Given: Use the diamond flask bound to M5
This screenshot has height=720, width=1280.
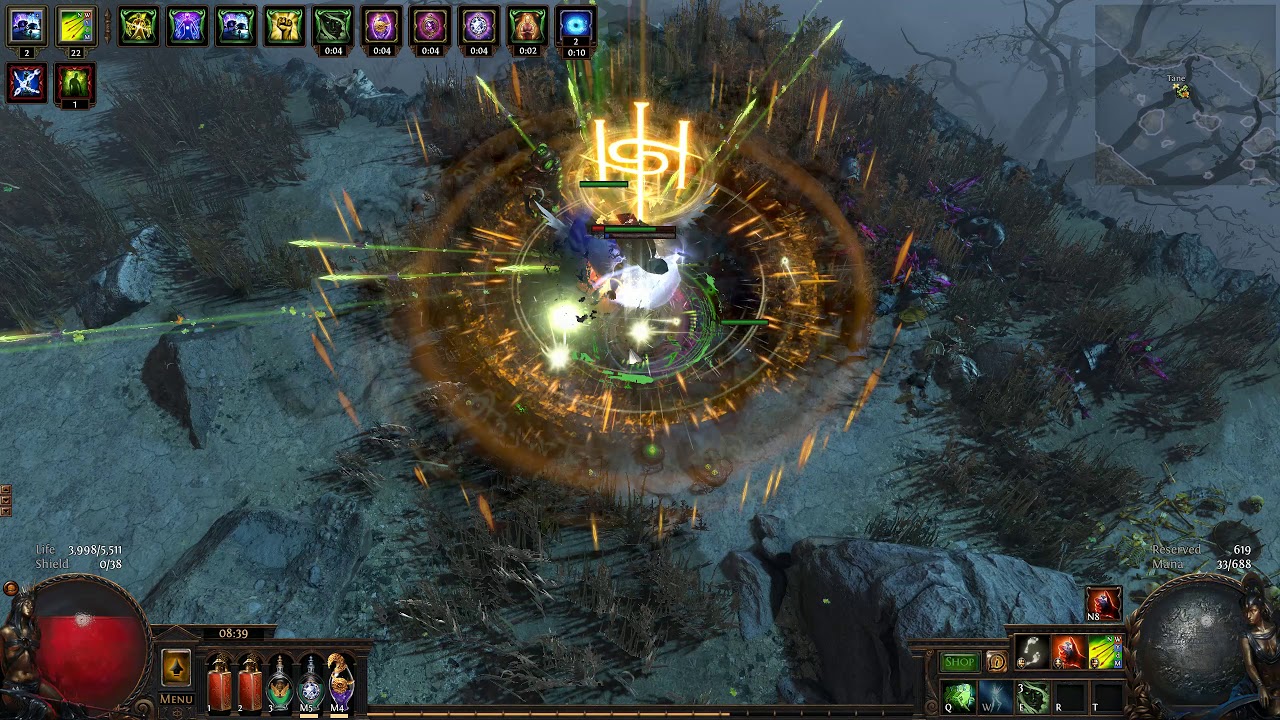Looking at the screenshot, I should [311, 678].
